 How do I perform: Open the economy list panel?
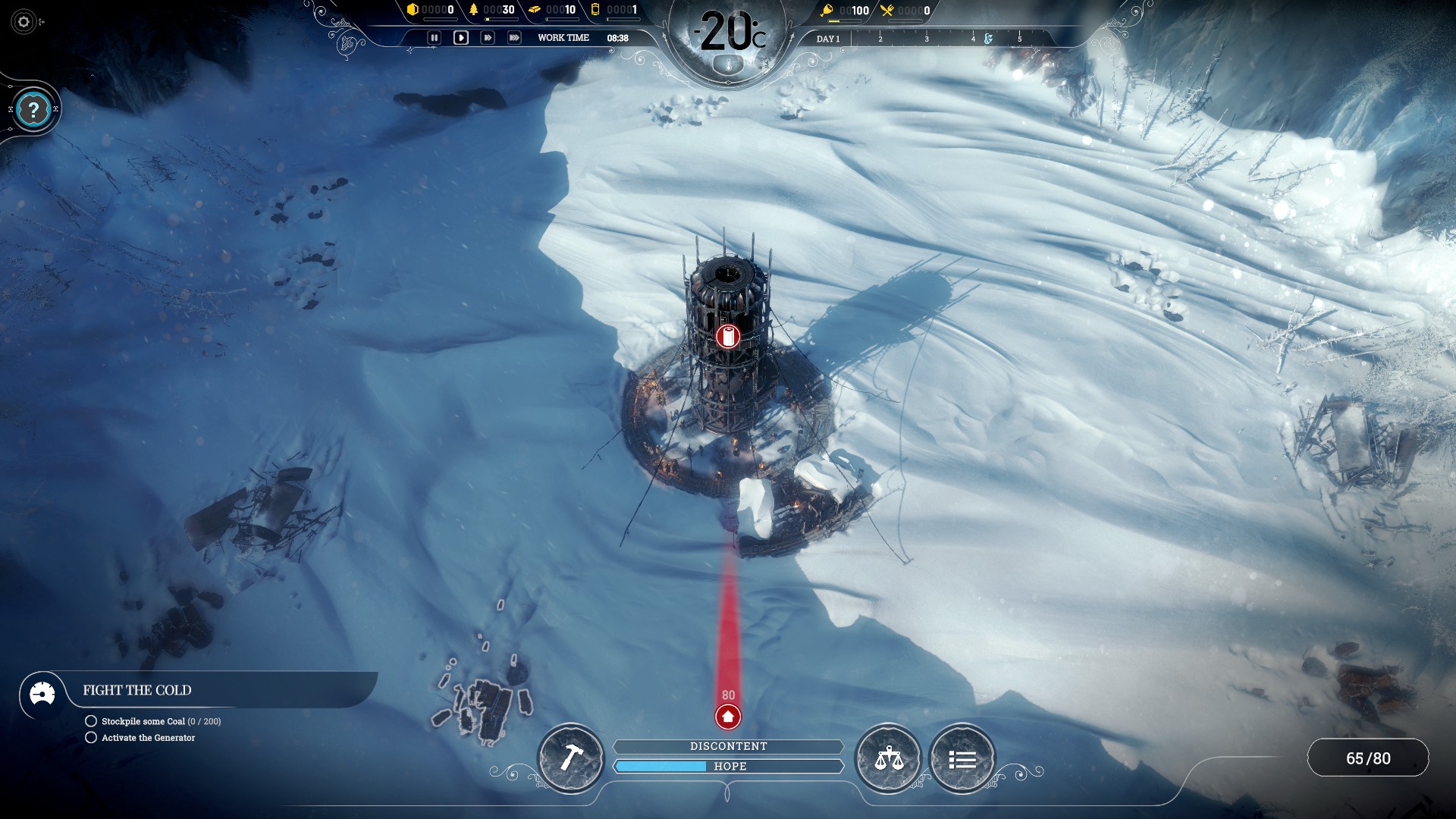click(962, 759)
